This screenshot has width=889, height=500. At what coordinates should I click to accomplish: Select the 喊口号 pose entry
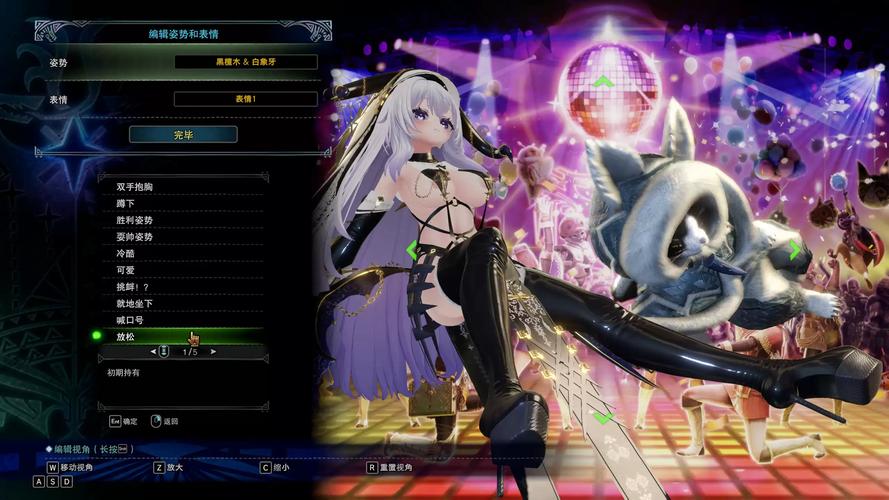click(x=131, y=320)
